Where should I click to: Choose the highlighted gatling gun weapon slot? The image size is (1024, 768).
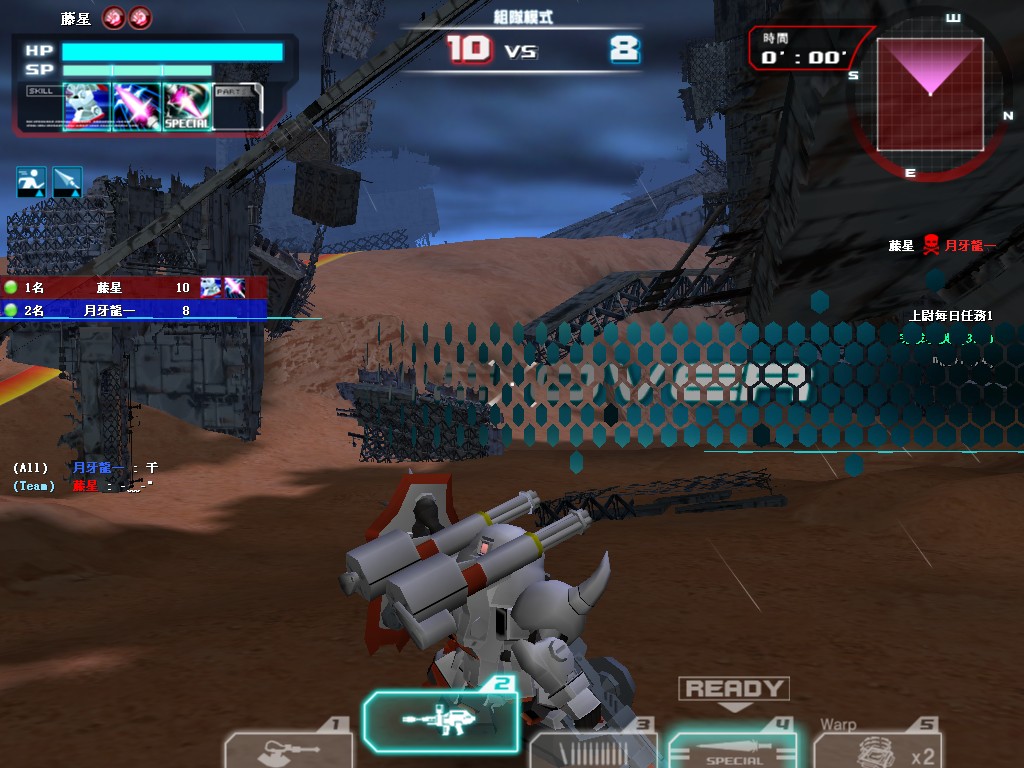pos(440,721)
